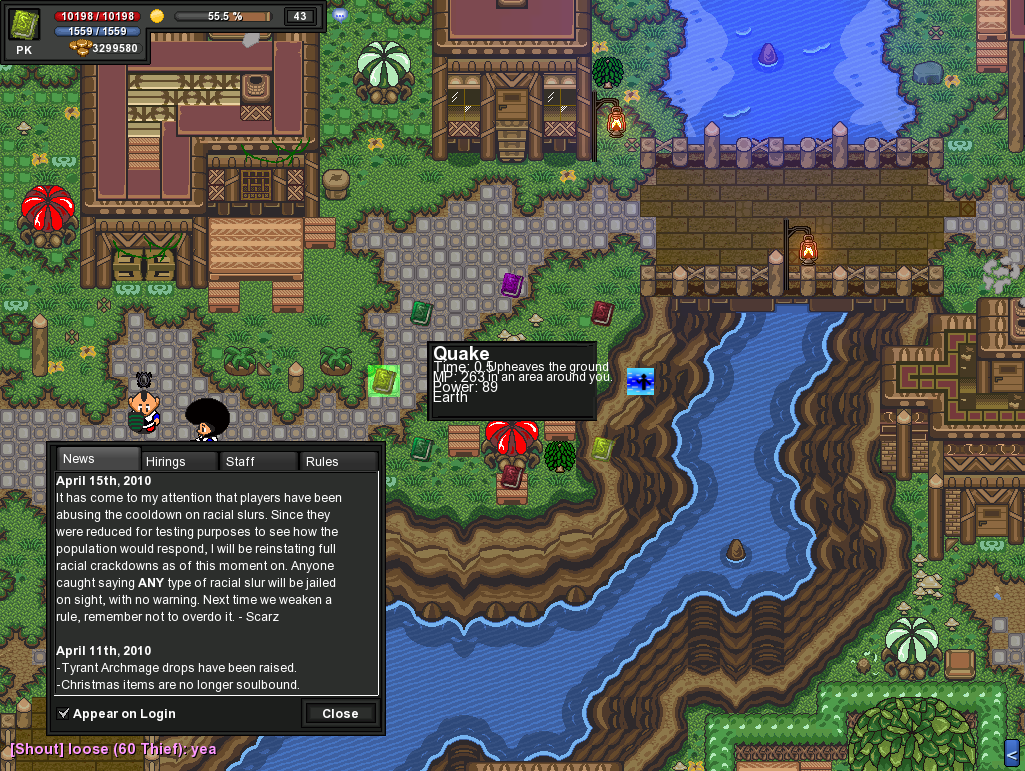This screenshot has width=1025, height=771.
Task: Open the chat bubble icon beside the level box
Action: point(340,15)
